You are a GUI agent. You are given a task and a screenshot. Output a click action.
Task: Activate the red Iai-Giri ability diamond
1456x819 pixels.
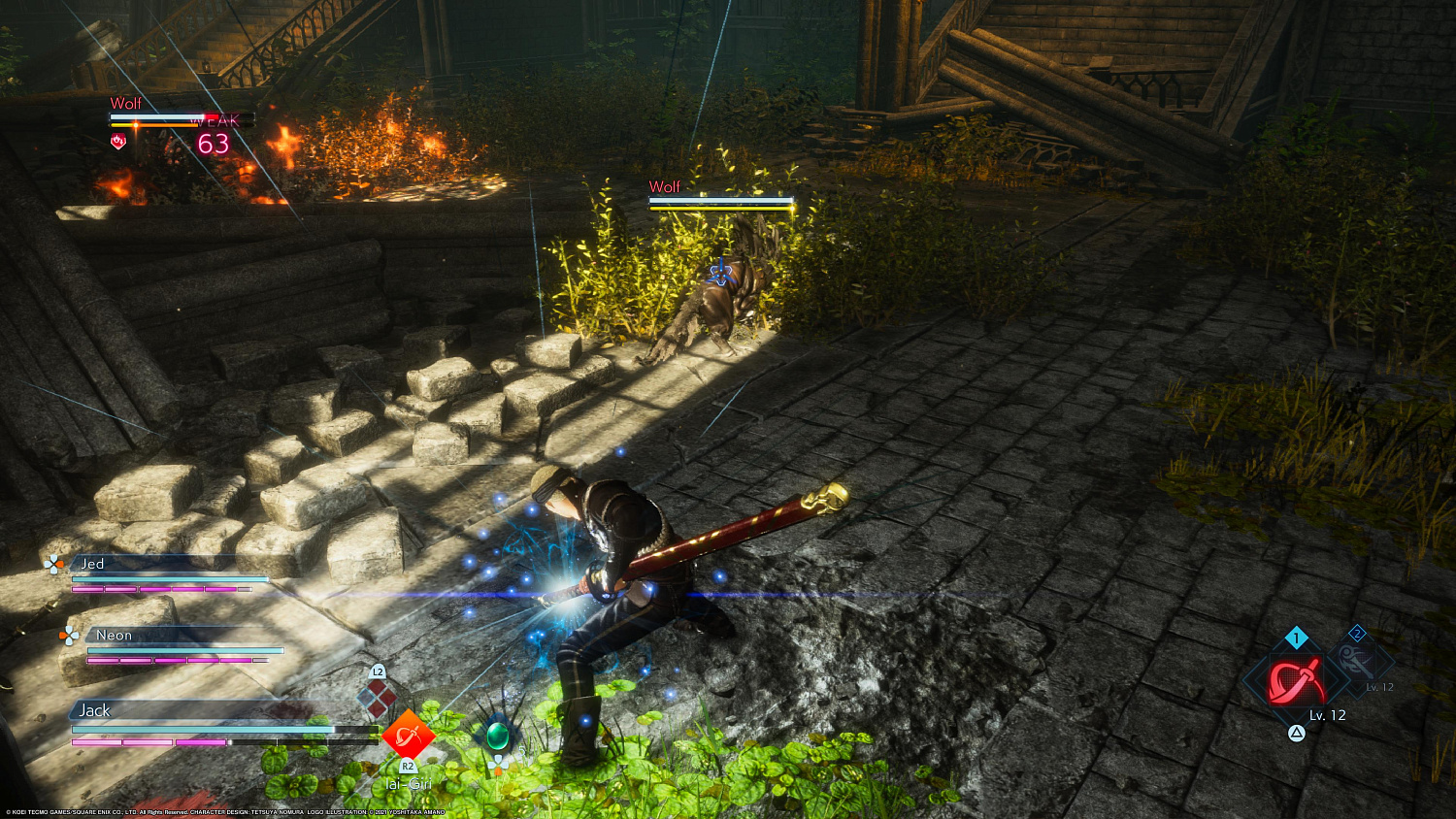click(x=409, y=737)
